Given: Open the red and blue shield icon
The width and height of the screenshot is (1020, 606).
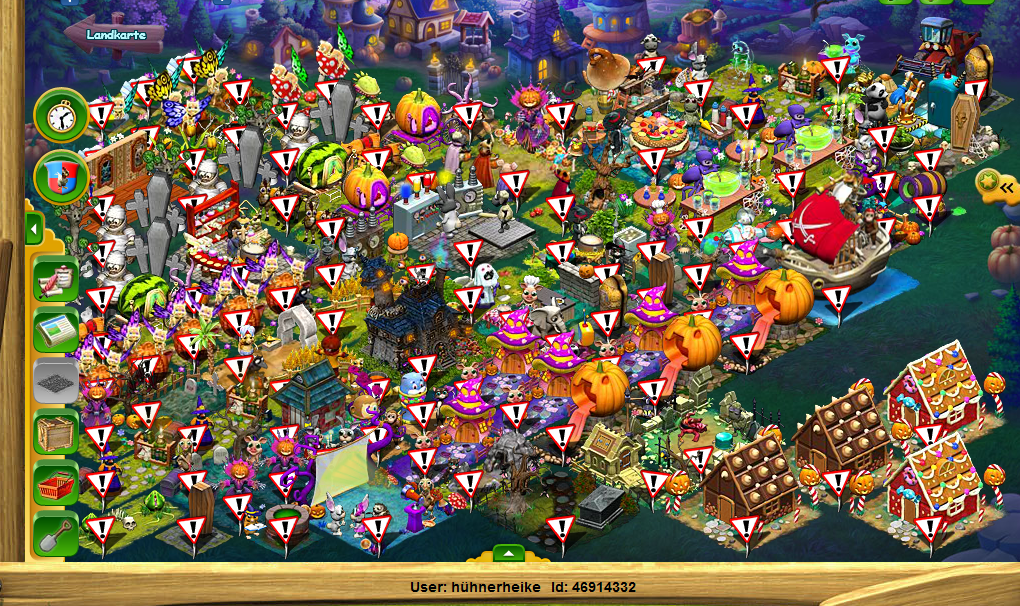Looking at the screenshot, I should point(60,178).
